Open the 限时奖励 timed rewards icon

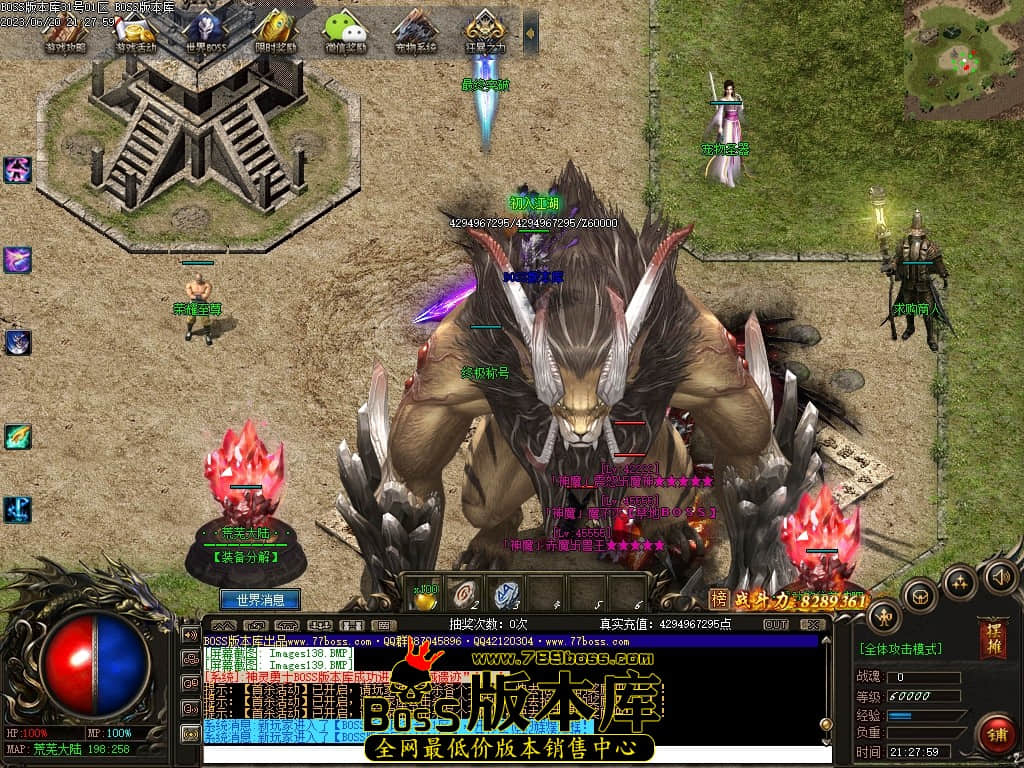pyautogui.click(x=276, y=31)
